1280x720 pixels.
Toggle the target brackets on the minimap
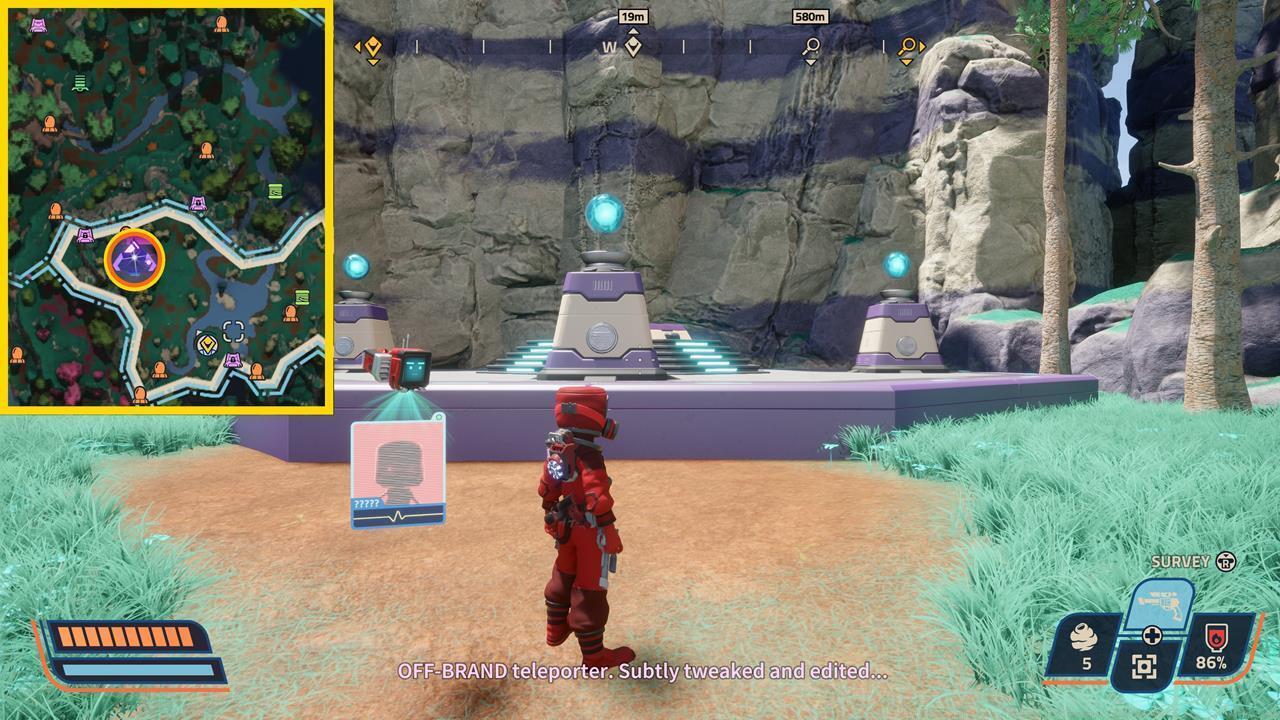[x=233, y=329]
